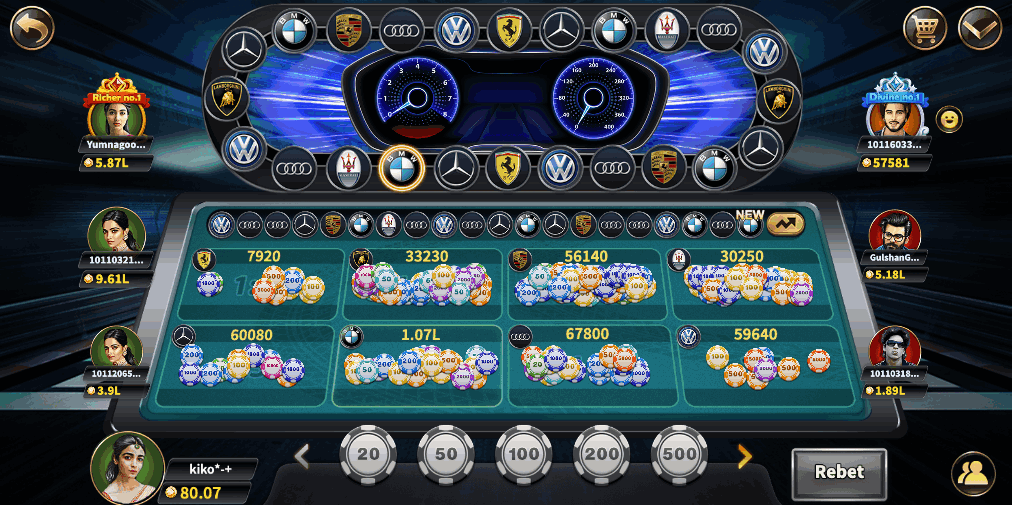Open the player list icon
Image resolution: width=1012 pixels, height=505 pixels.
click(x=973, y=472)
